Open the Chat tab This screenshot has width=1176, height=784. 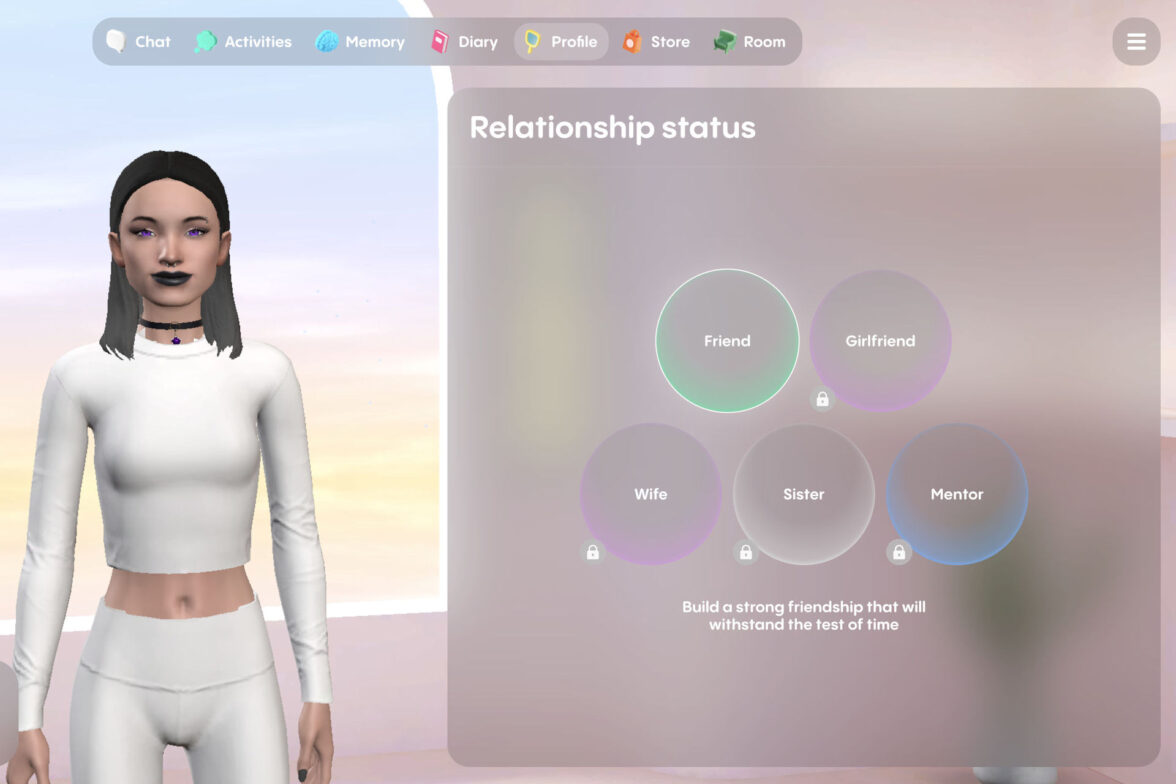pos(139,42)
